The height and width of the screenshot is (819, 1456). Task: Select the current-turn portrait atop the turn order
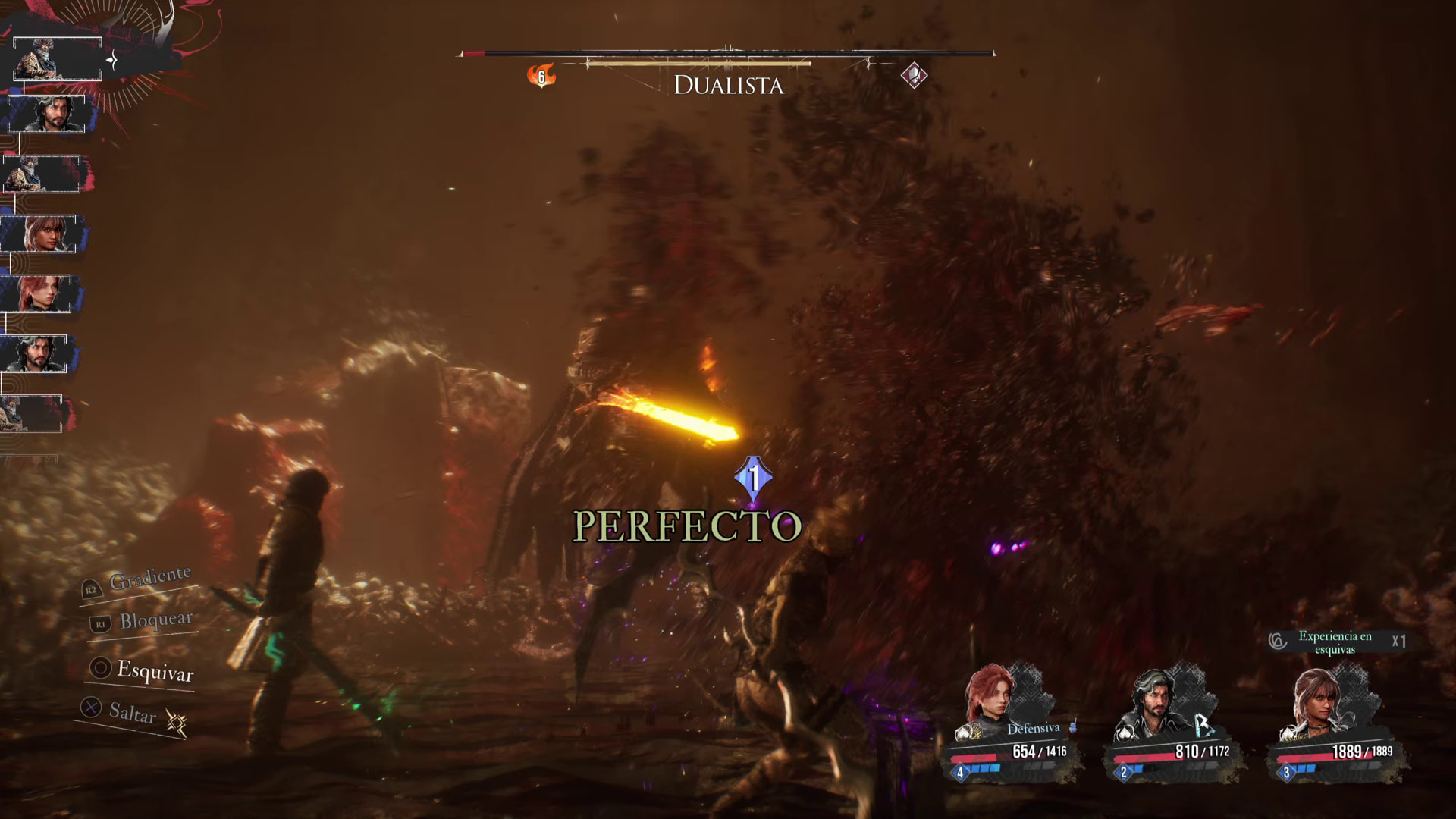(x=57, y=58)
